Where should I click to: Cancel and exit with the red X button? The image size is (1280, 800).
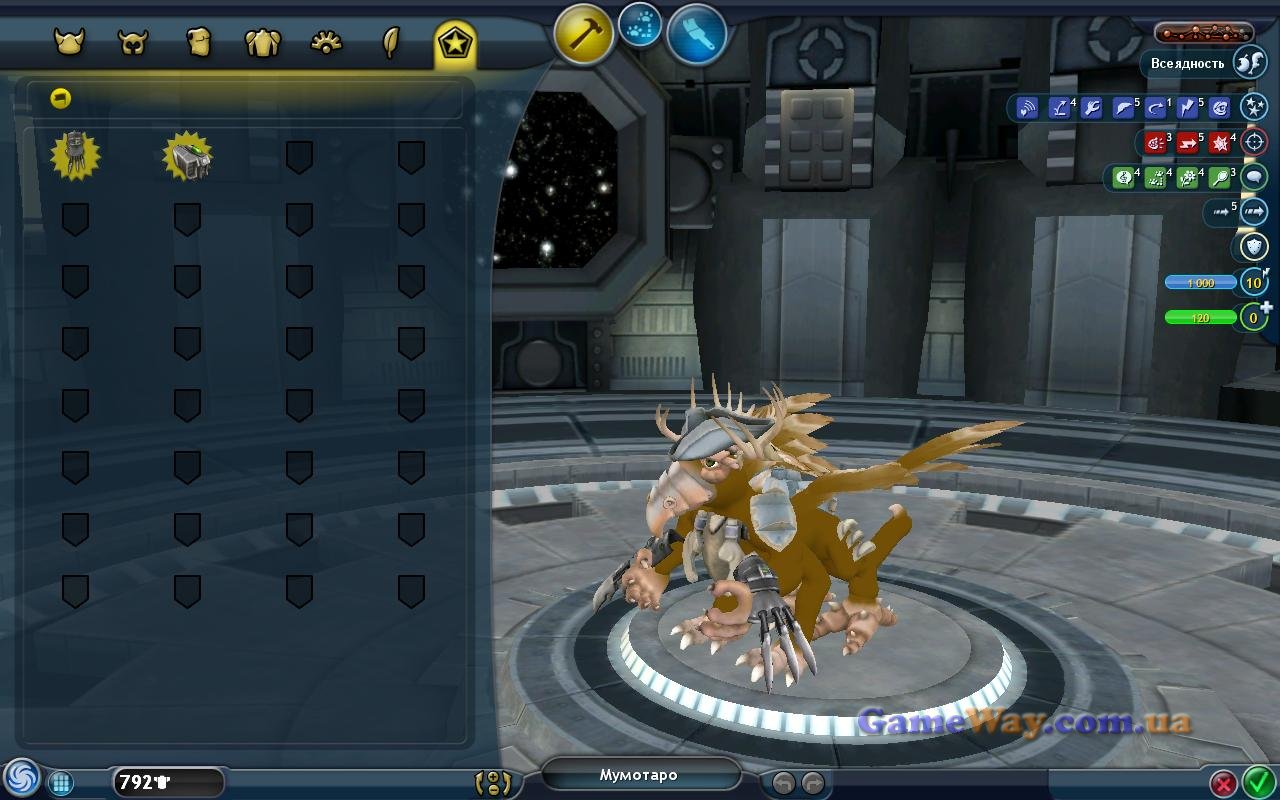[1223, 782]
